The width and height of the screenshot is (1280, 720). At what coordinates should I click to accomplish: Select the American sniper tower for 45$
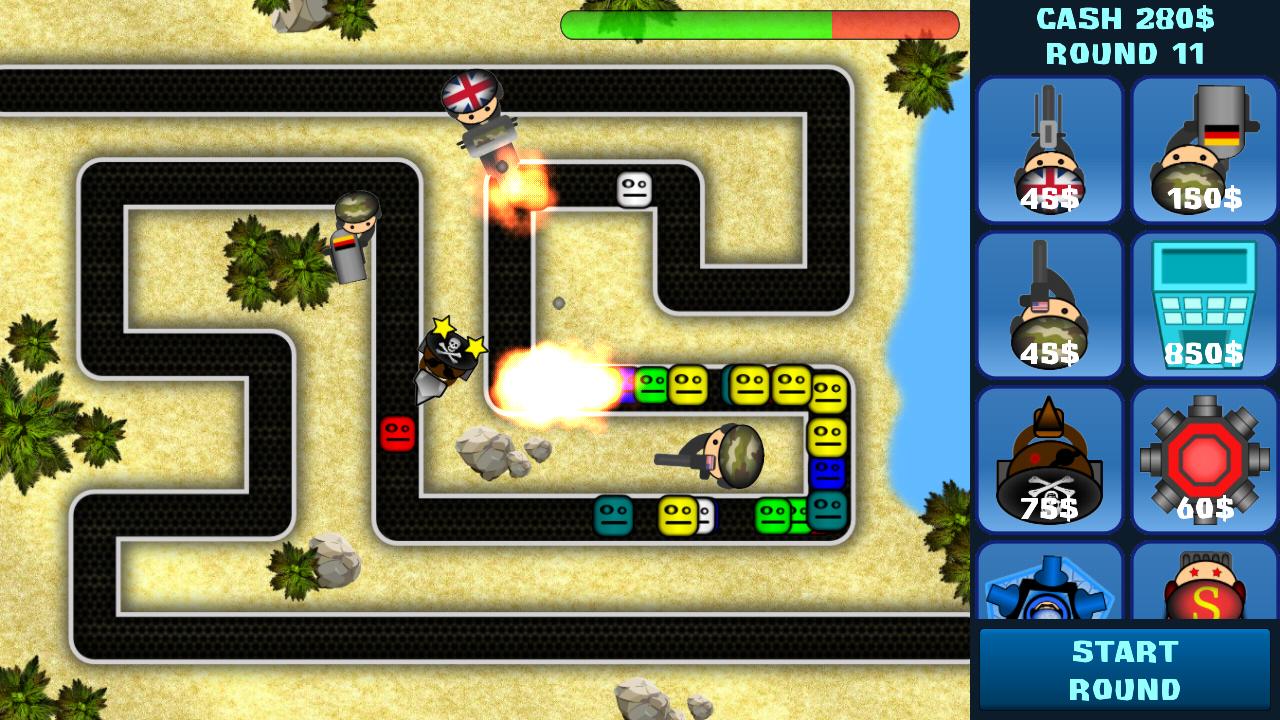tap(1050, 305)
